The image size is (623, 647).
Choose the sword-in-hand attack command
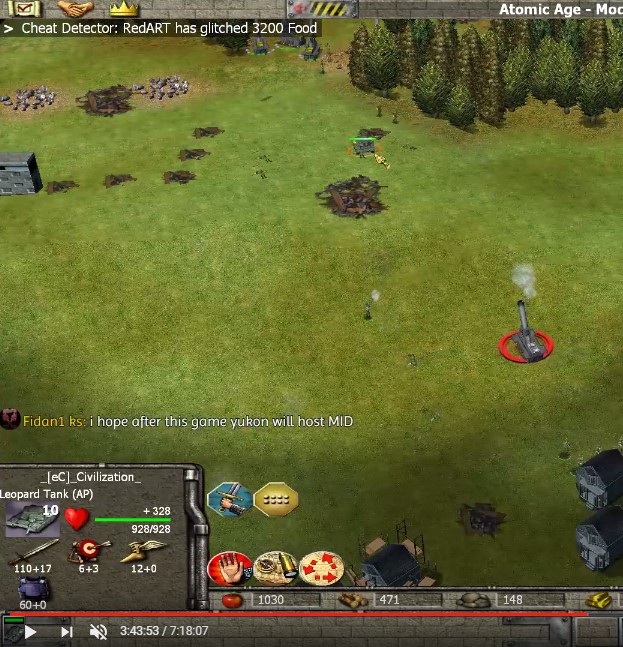(x=229, y=499)
